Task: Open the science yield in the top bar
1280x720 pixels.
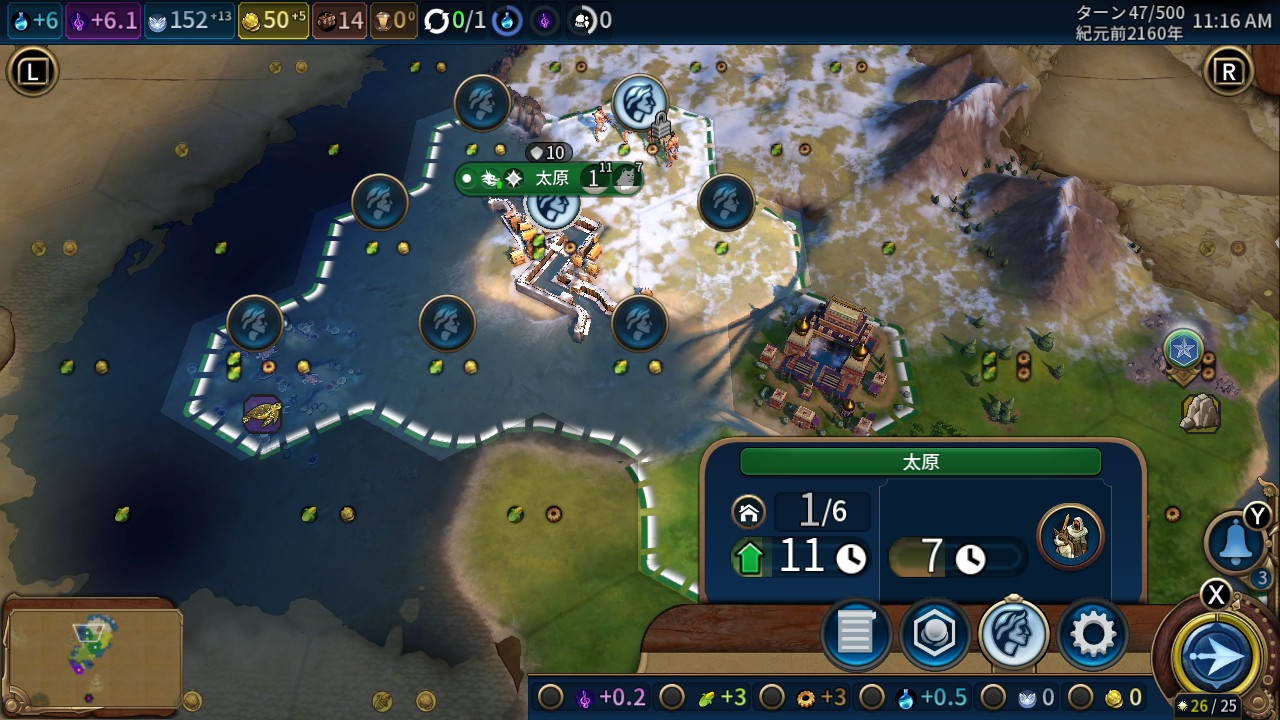Action: (34, 20)
